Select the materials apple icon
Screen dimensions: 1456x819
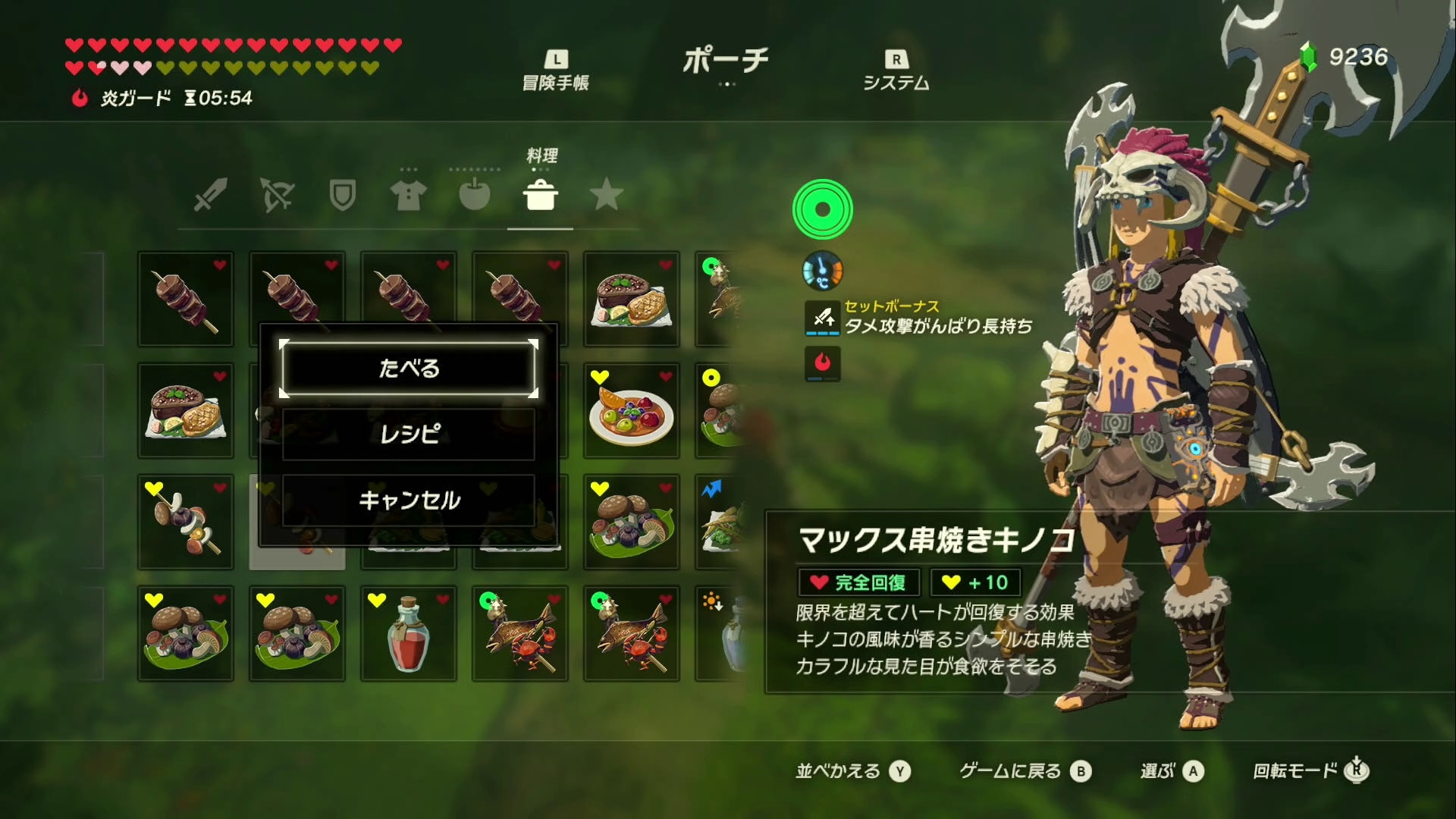[x=474, y=196]
